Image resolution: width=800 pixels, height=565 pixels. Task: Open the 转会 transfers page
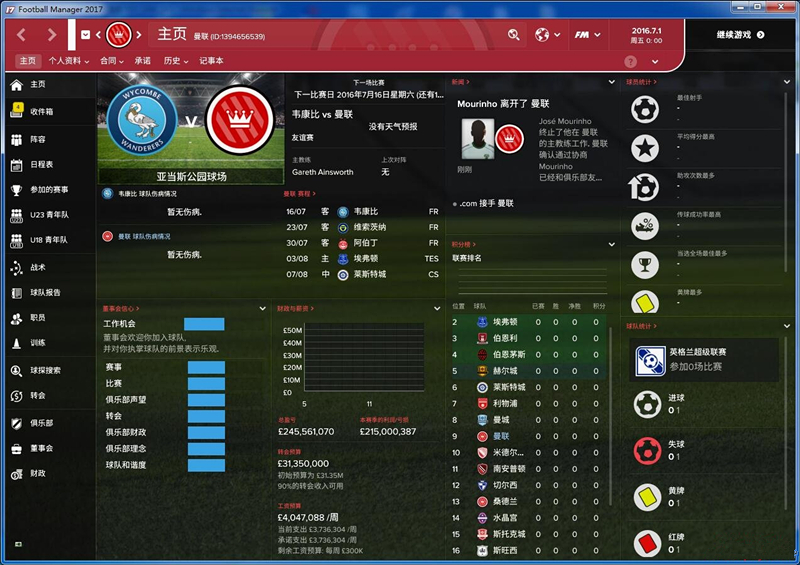click(x=37, y=395)
